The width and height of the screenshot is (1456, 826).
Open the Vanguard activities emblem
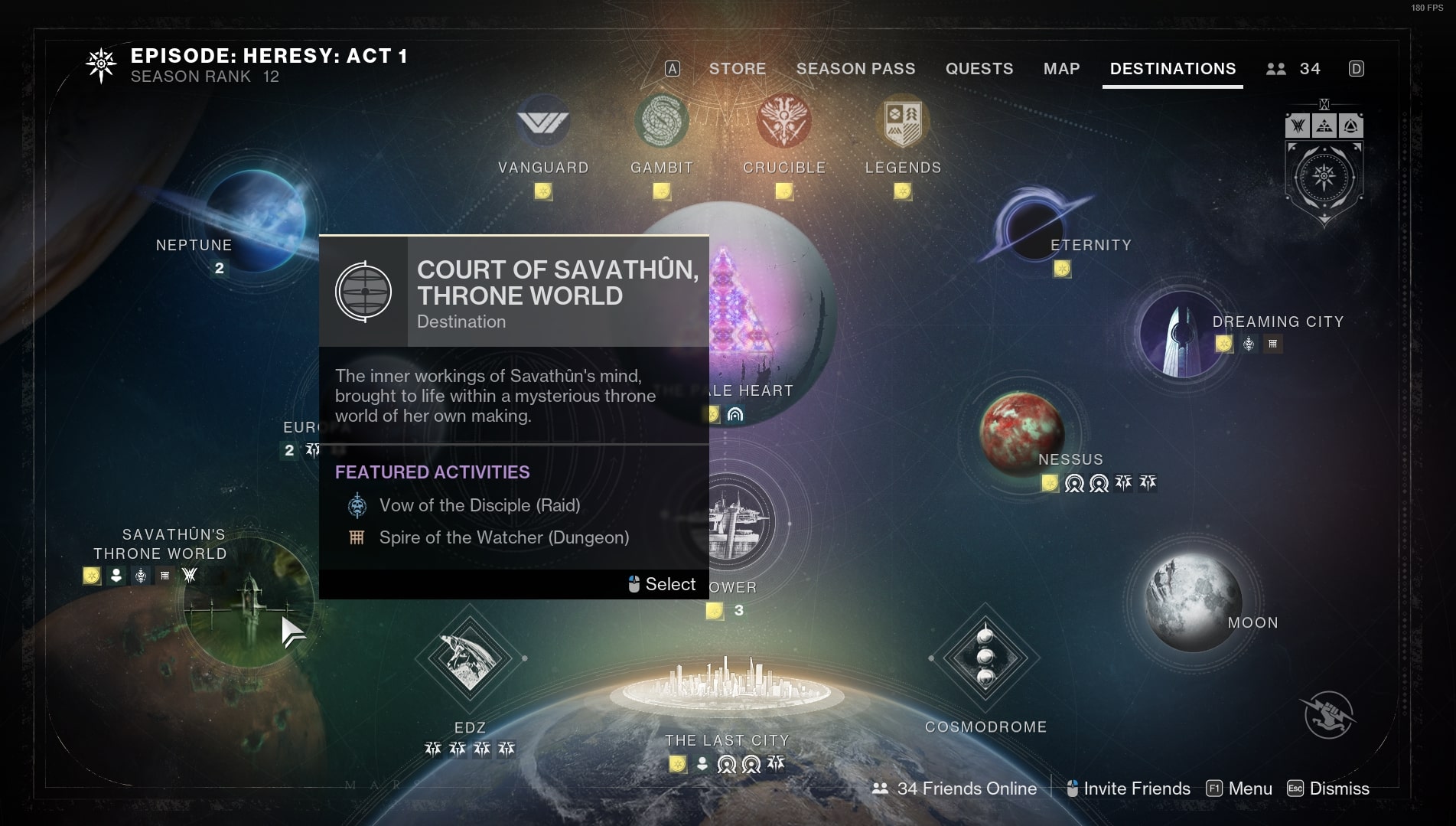[x=543, y=122]
